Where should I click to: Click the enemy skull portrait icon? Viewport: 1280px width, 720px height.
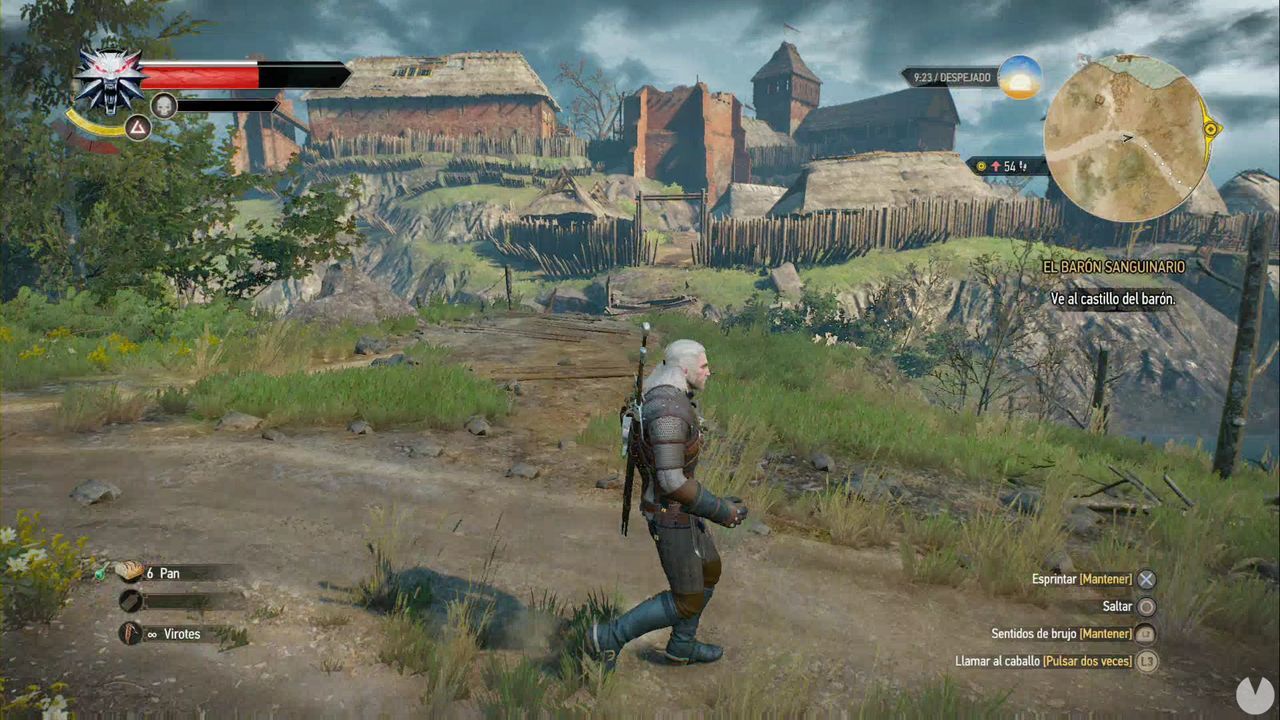point(163,105)
